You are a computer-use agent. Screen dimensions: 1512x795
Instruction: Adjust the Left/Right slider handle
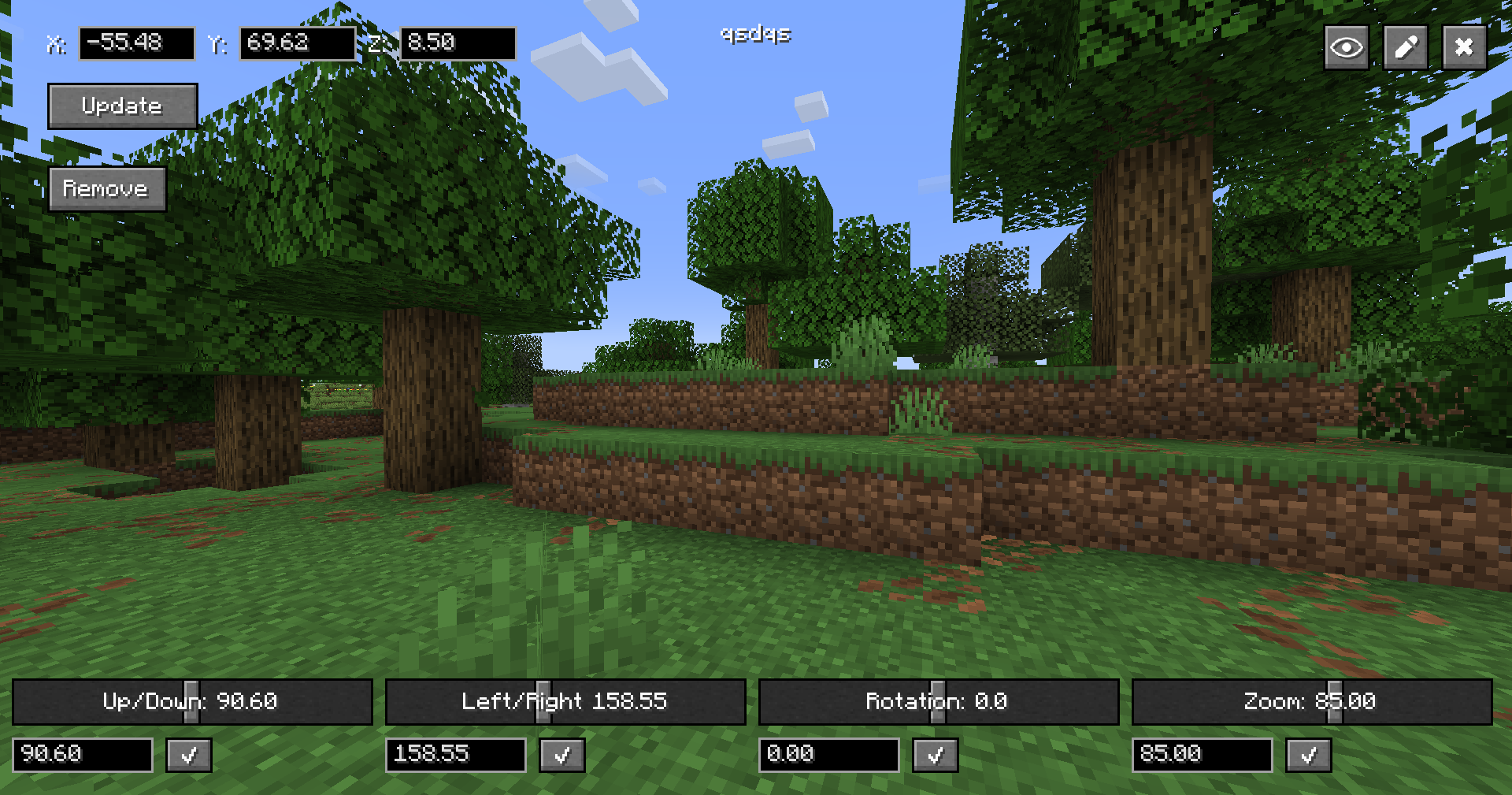(543, 701)
